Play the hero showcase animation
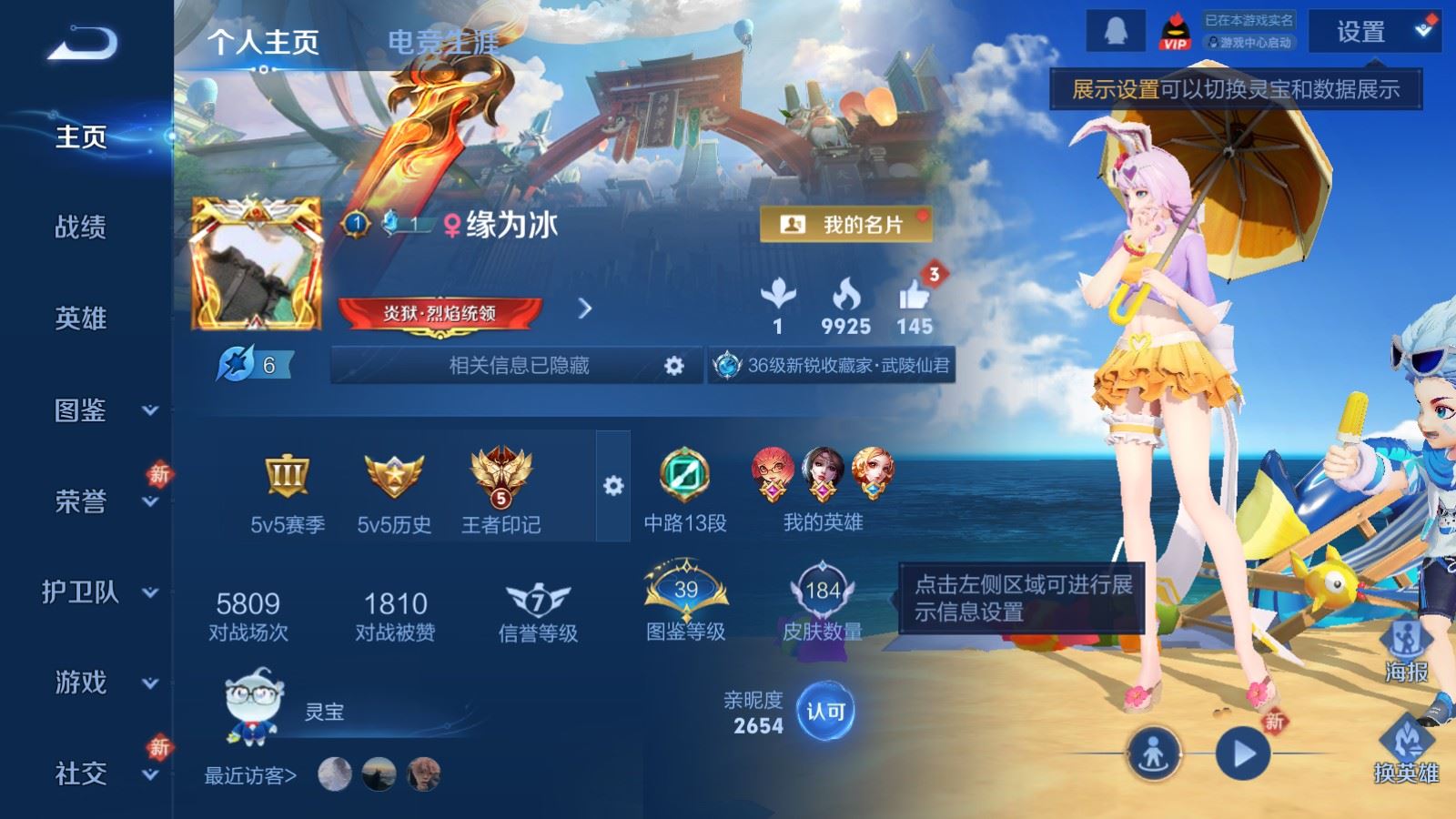Image resolution: width=1456 pixels, height=819 pixels. coord(1243,753)
